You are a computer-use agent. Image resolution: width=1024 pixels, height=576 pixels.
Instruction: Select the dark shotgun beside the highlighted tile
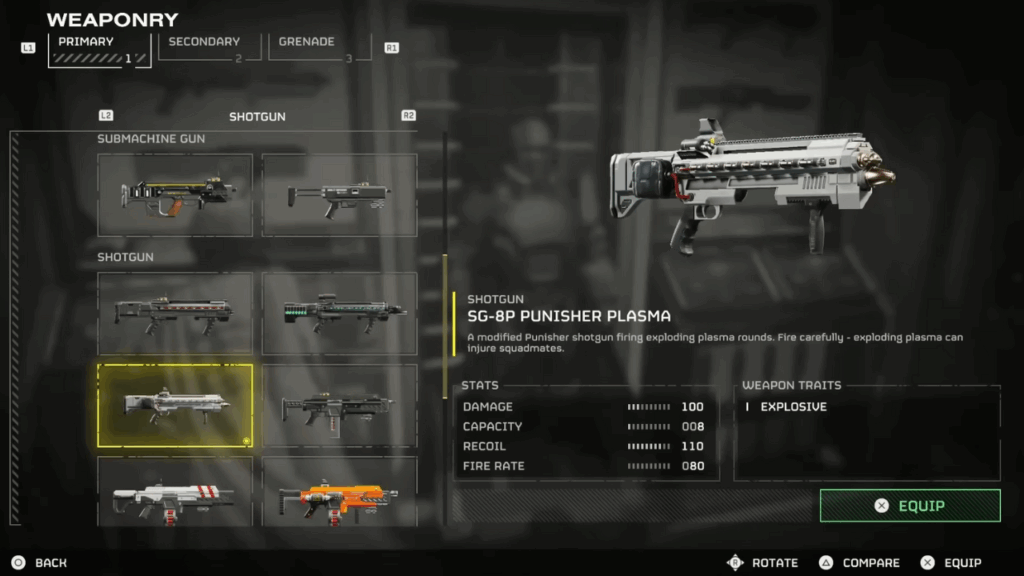(339, 405)
